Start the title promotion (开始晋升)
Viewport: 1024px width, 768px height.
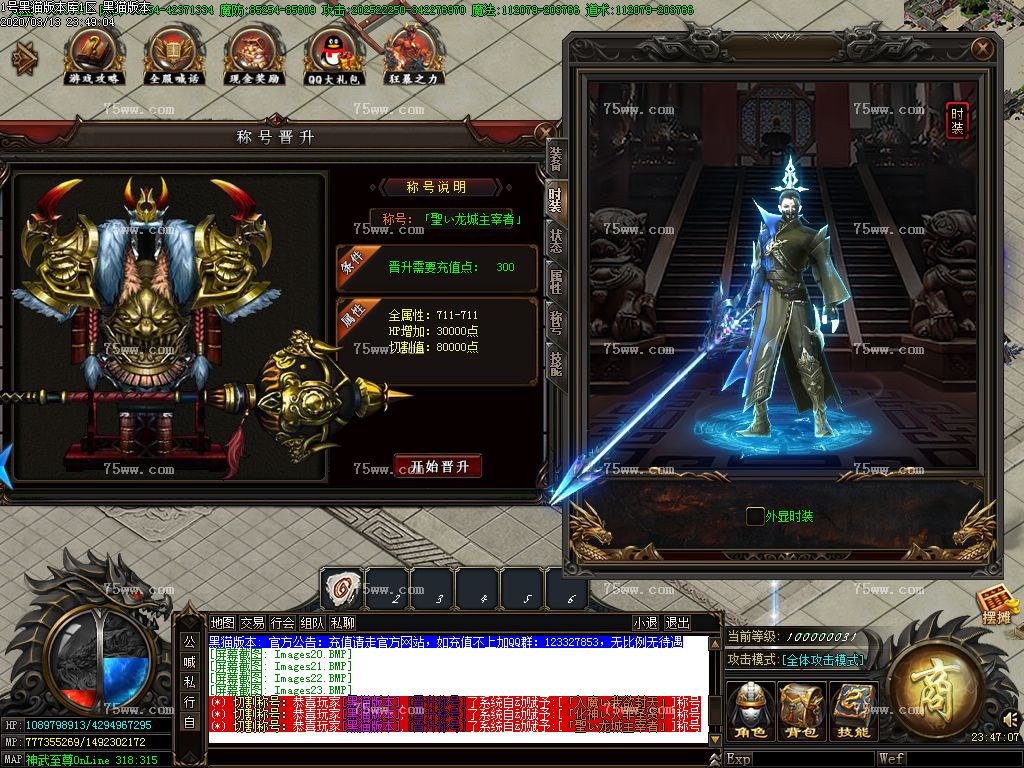[438, 466]
